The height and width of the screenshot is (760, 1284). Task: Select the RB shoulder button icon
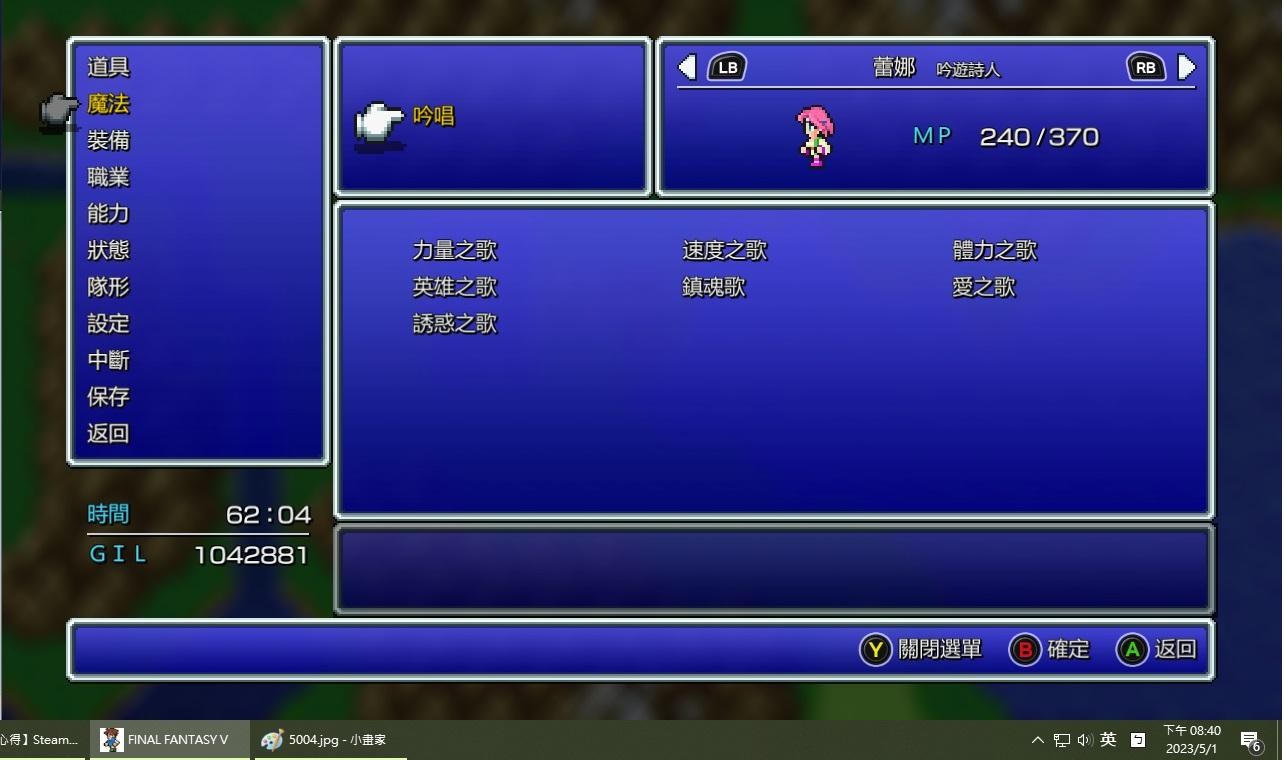1144,67
